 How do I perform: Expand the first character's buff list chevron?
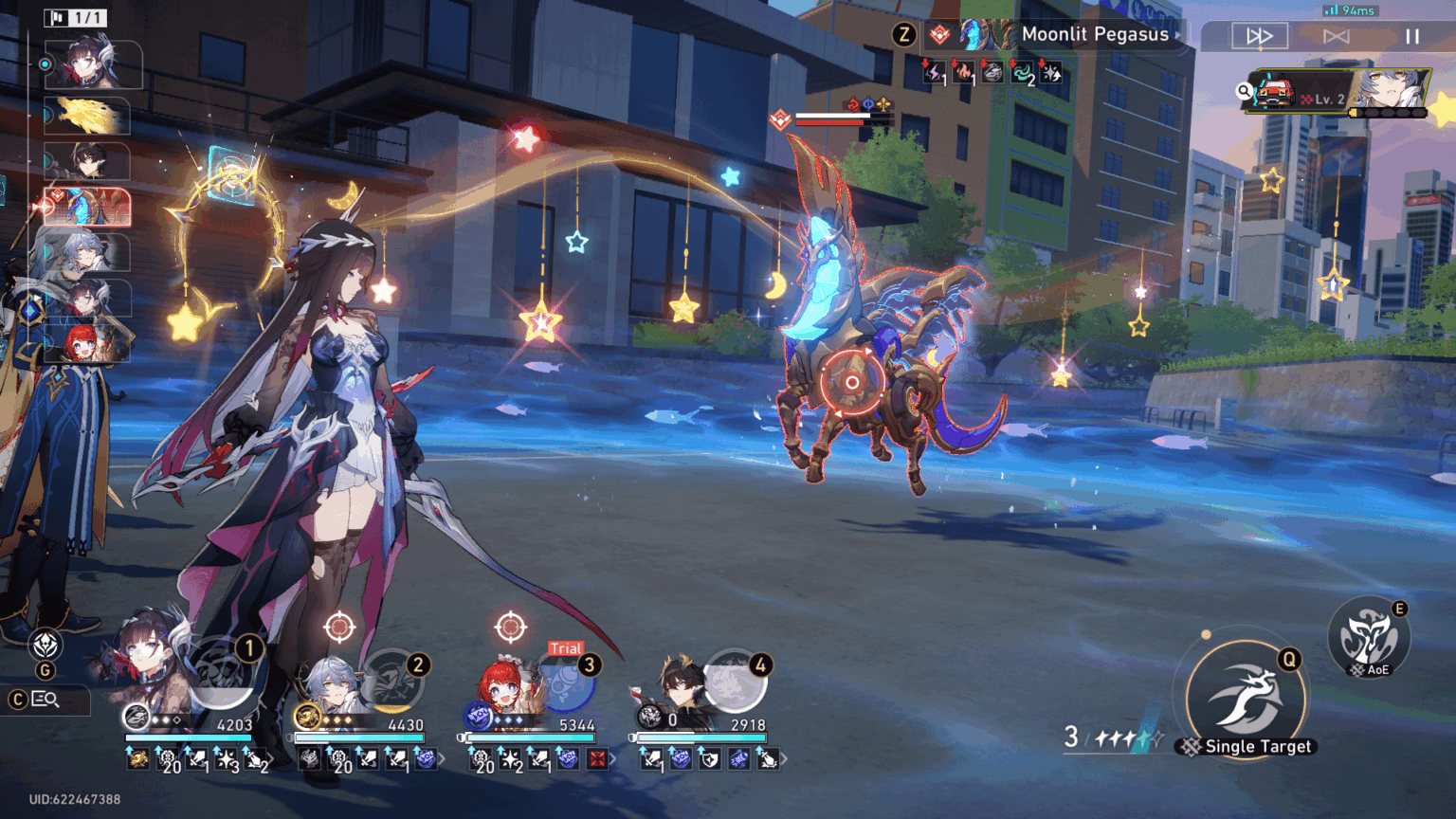[x=272, y=758]
